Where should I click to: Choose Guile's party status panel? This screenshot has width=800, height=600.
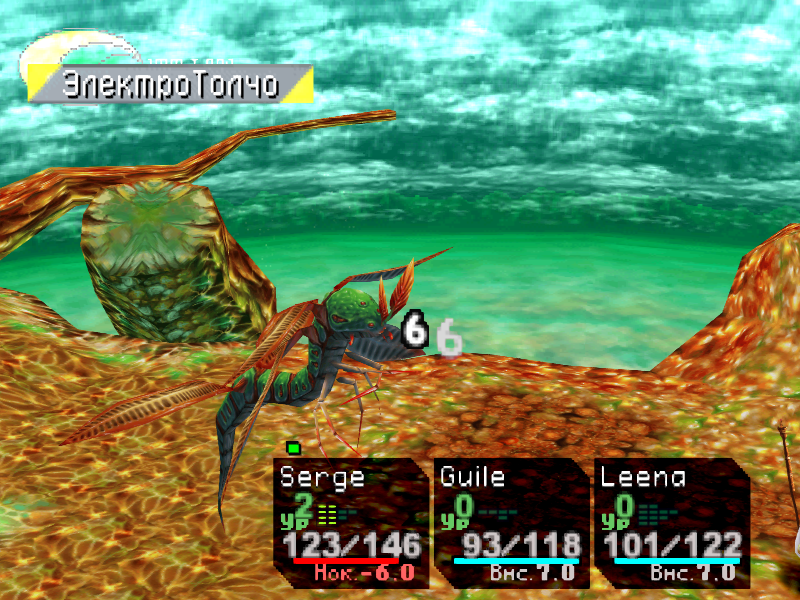pos(511,522)
